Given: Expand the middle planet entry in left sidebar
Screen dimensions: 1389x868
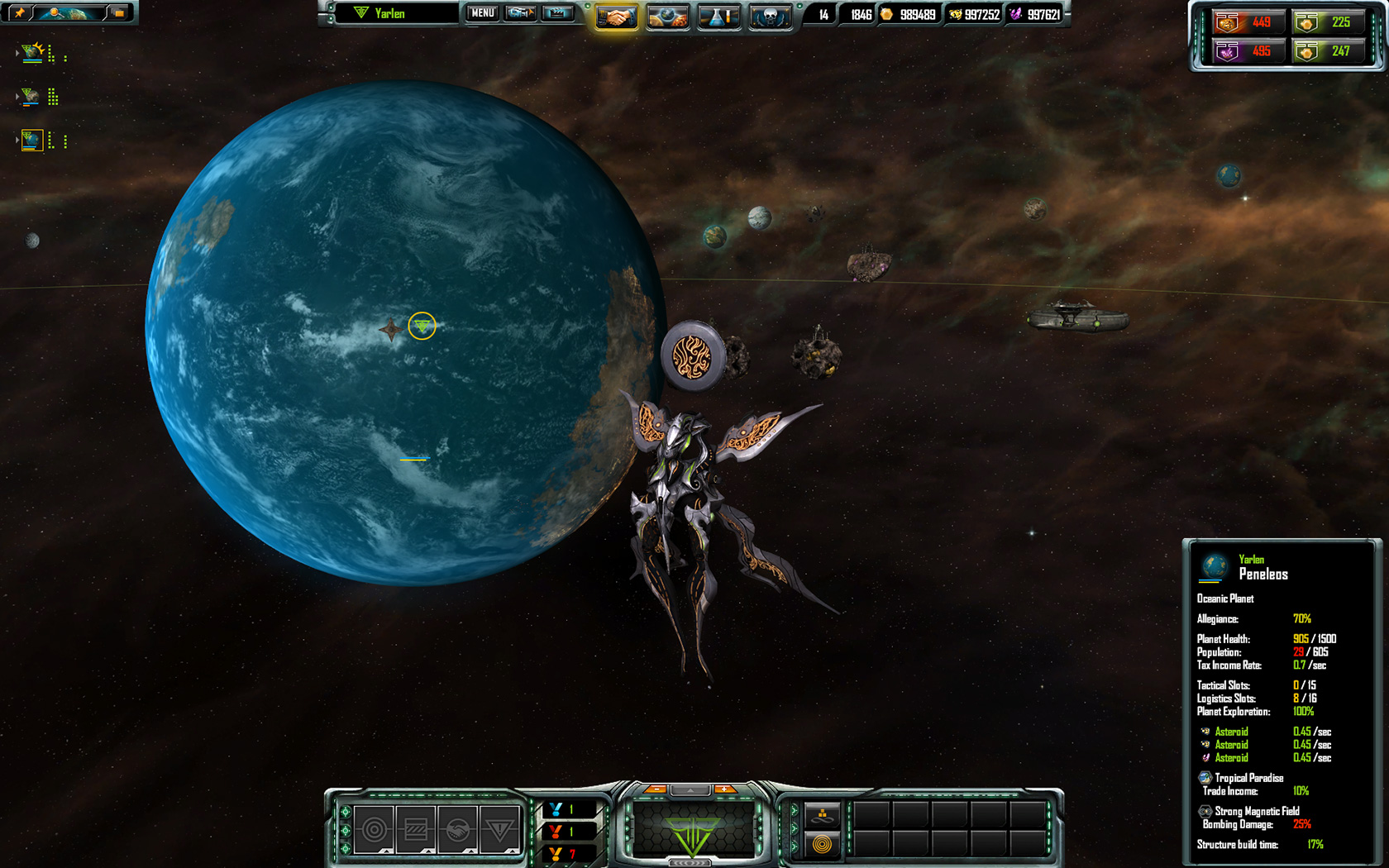Looking at the screenshot, I should 17,96.
